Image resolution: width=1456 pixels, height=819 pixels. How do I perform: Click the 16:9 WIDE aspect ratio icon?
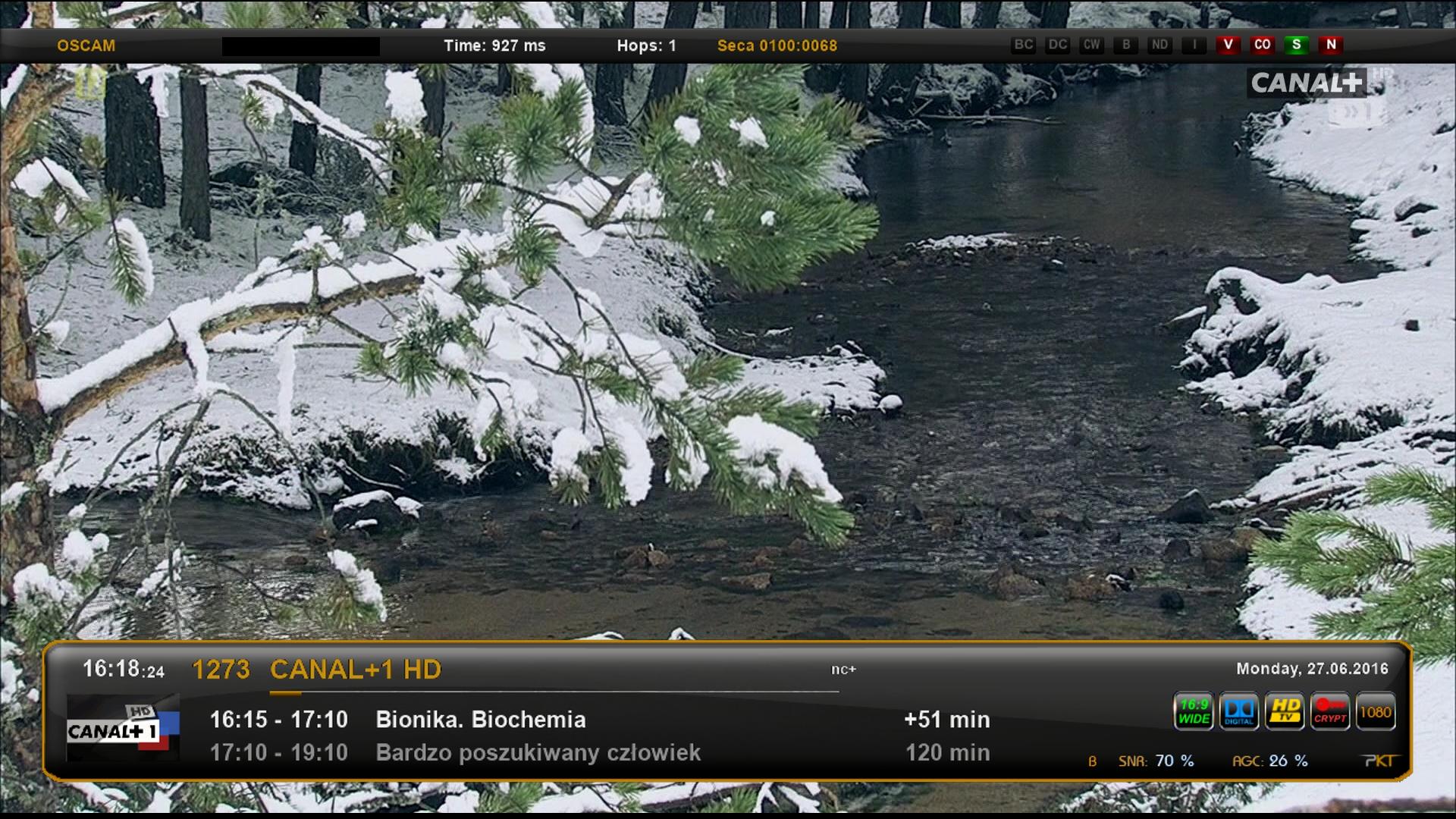click(x=1193, y=711)
